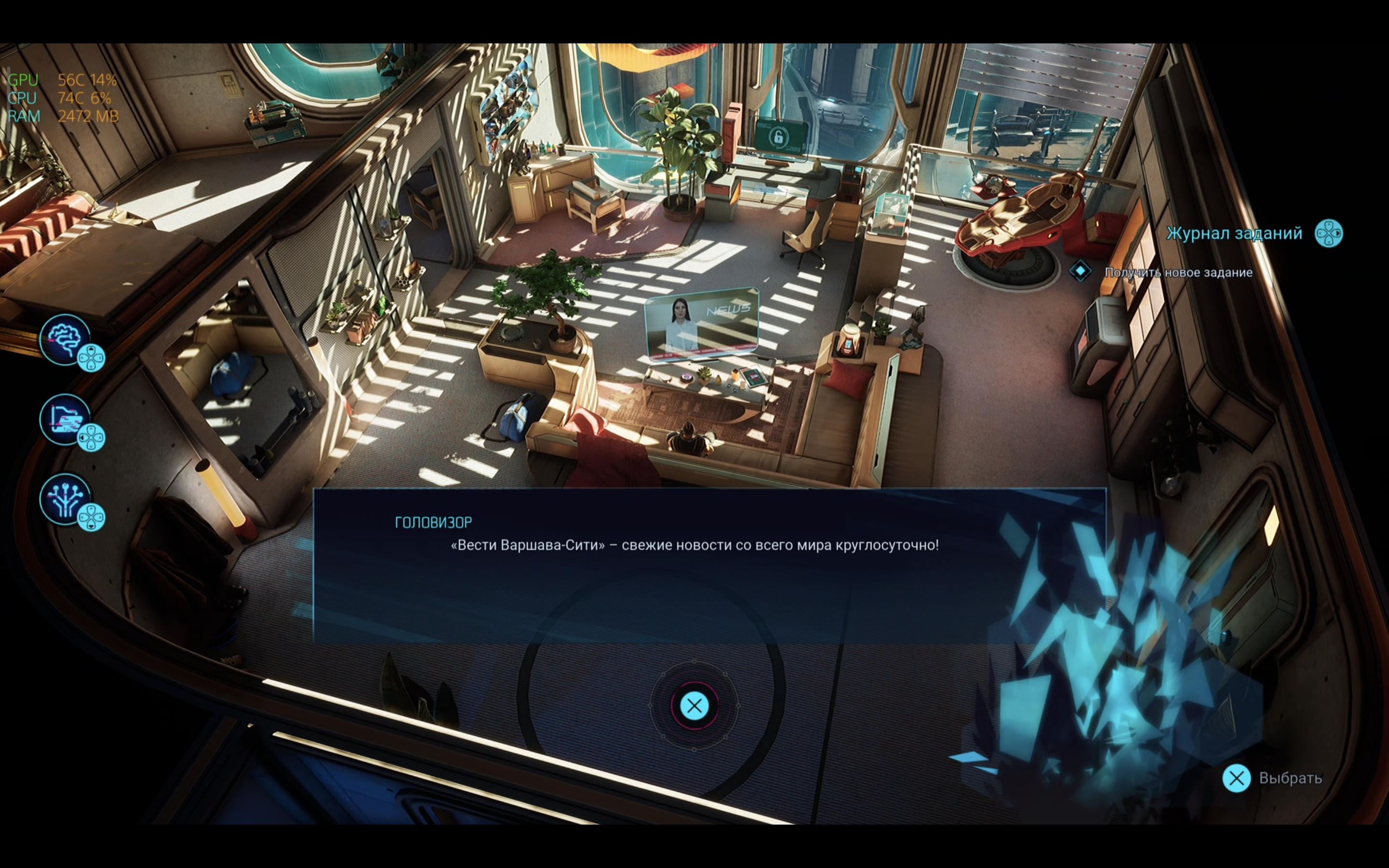This screenshot has height=868, width=1389.
Task: Open the folder files icon
Action: (66, 419)
